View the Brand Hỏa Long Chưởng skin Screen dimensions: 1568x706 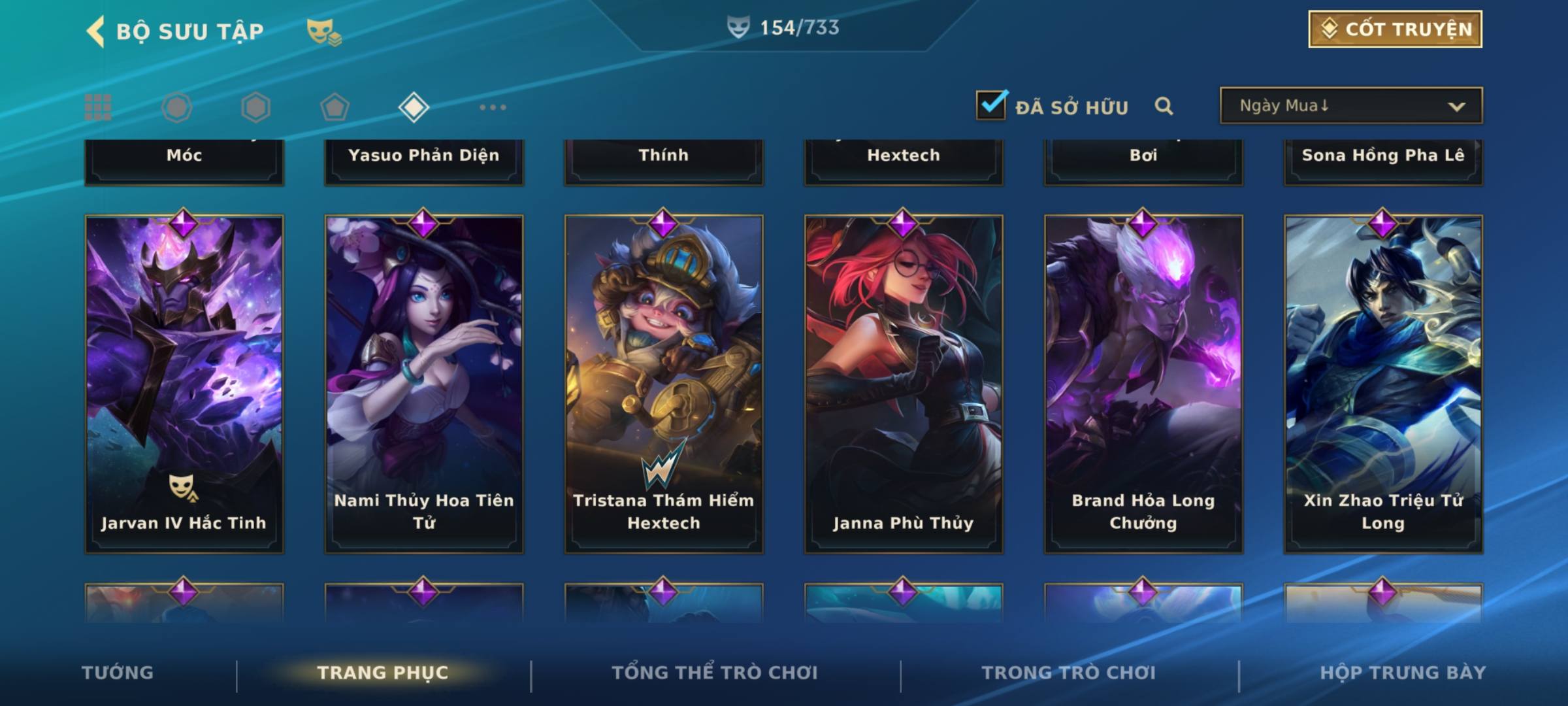click(1143, 384)
